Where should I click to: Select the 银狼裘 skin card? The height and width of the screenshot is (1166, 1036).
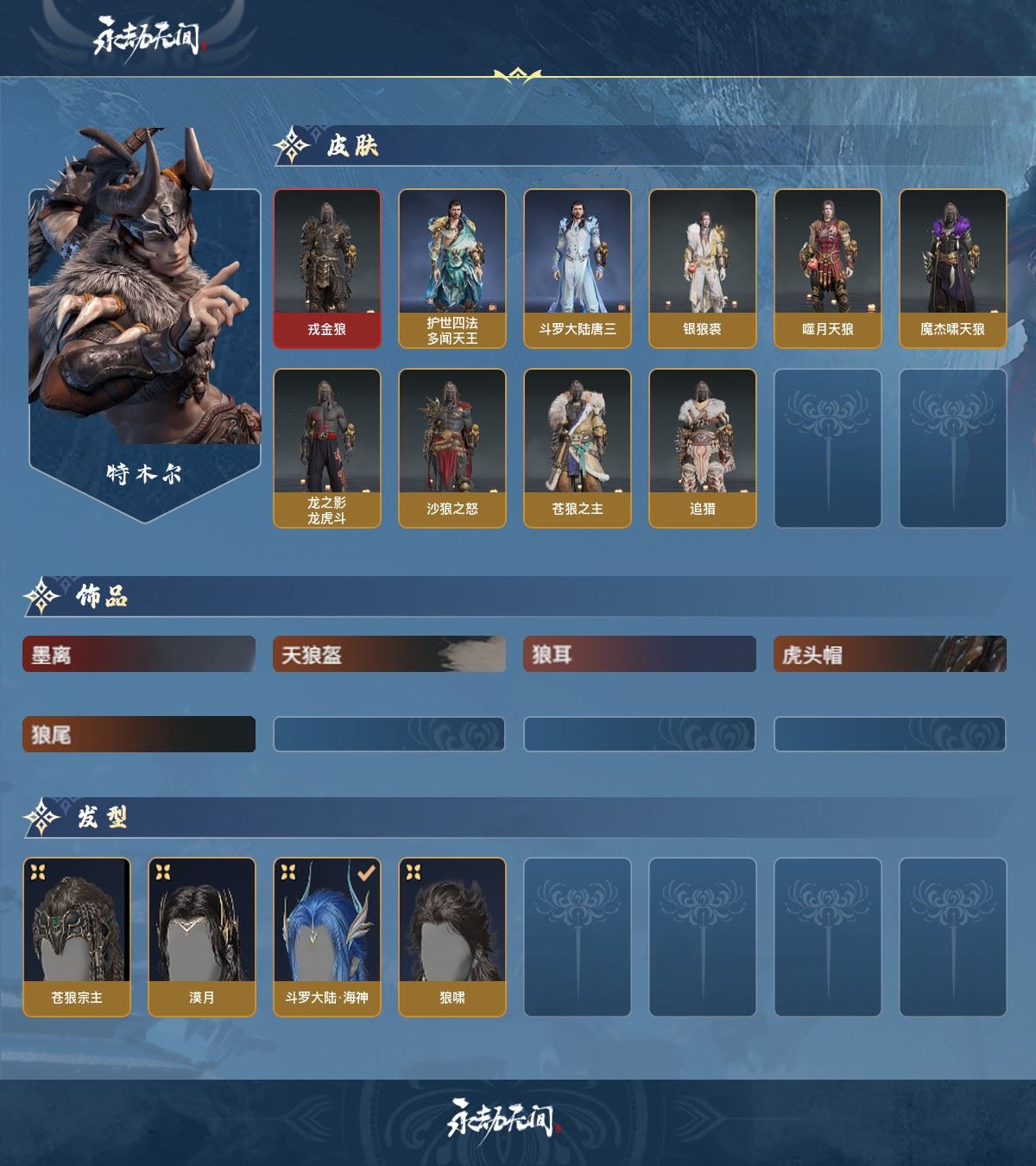[703, 269]
